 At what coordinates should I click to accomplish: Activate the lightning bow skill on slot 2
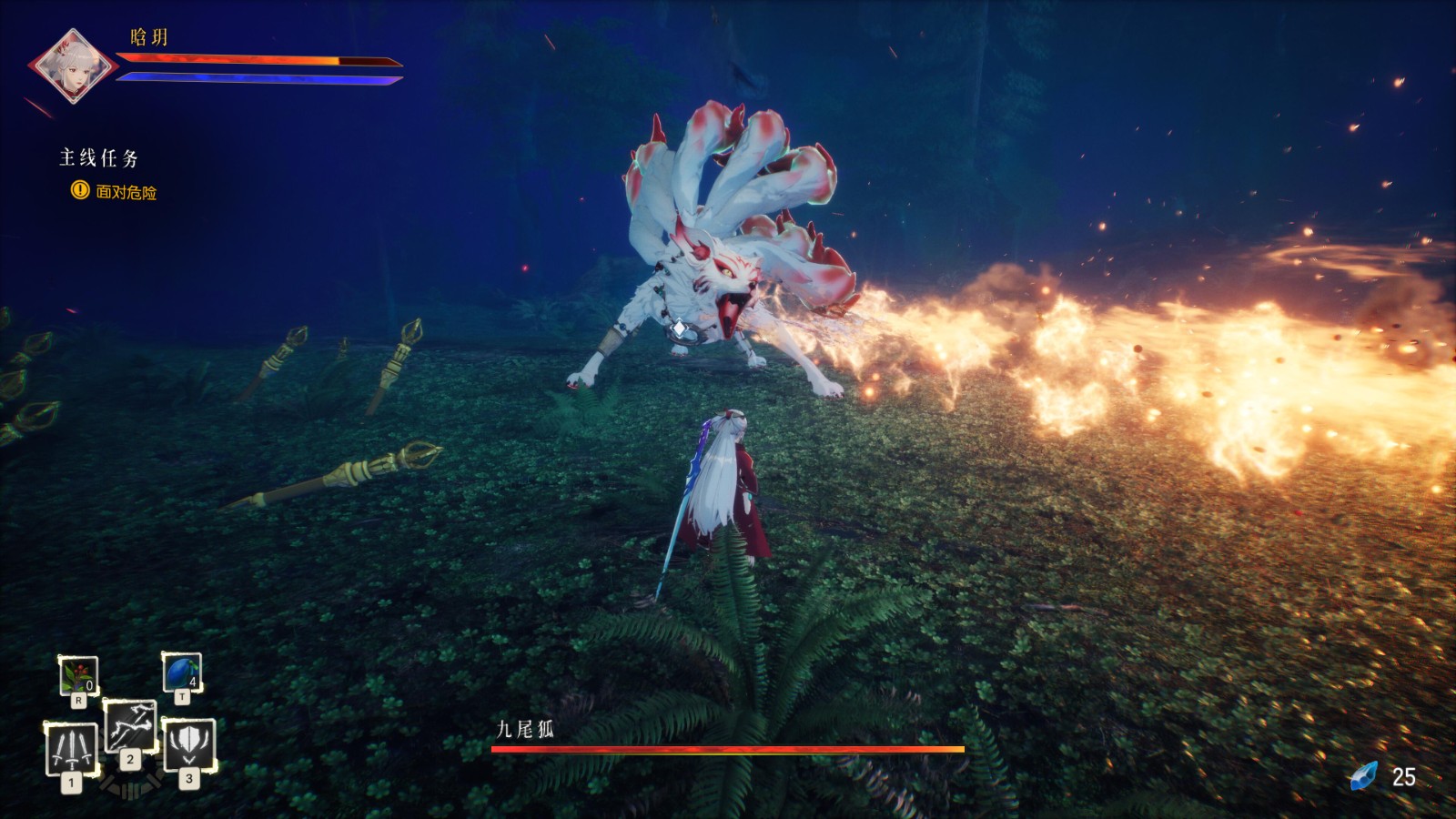point(130,728)
